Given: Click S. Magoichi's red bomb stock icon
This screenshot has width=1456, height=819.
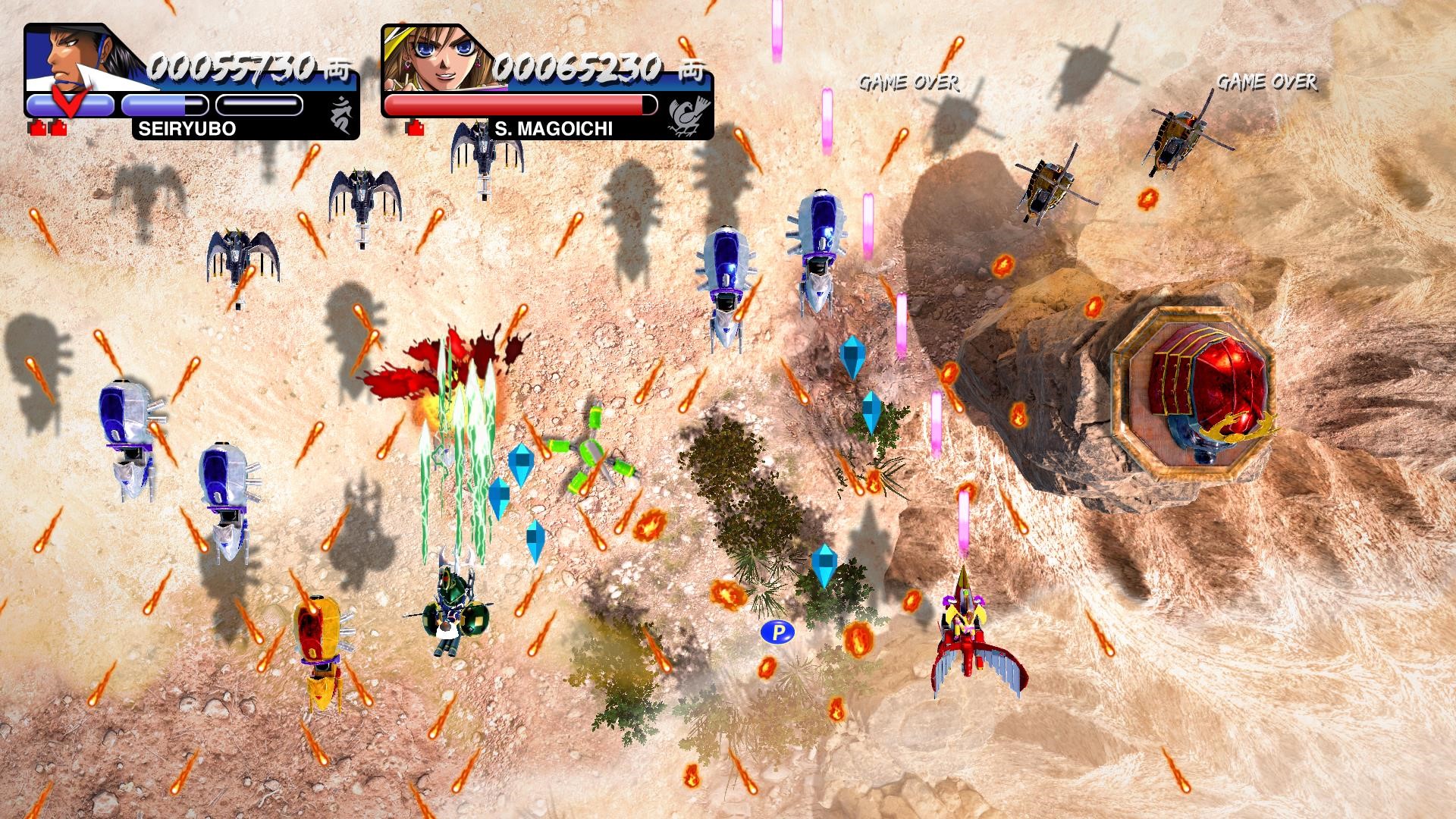Looking at the screenshot, I should tap(414, 128).
